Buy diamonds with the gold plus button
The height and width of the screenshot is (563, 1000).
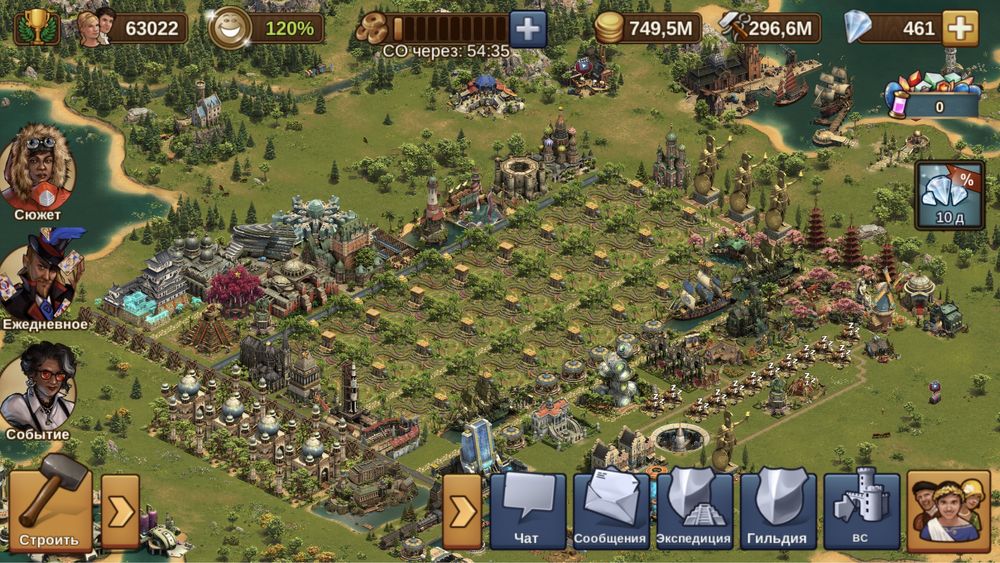(x=960, y=28)
